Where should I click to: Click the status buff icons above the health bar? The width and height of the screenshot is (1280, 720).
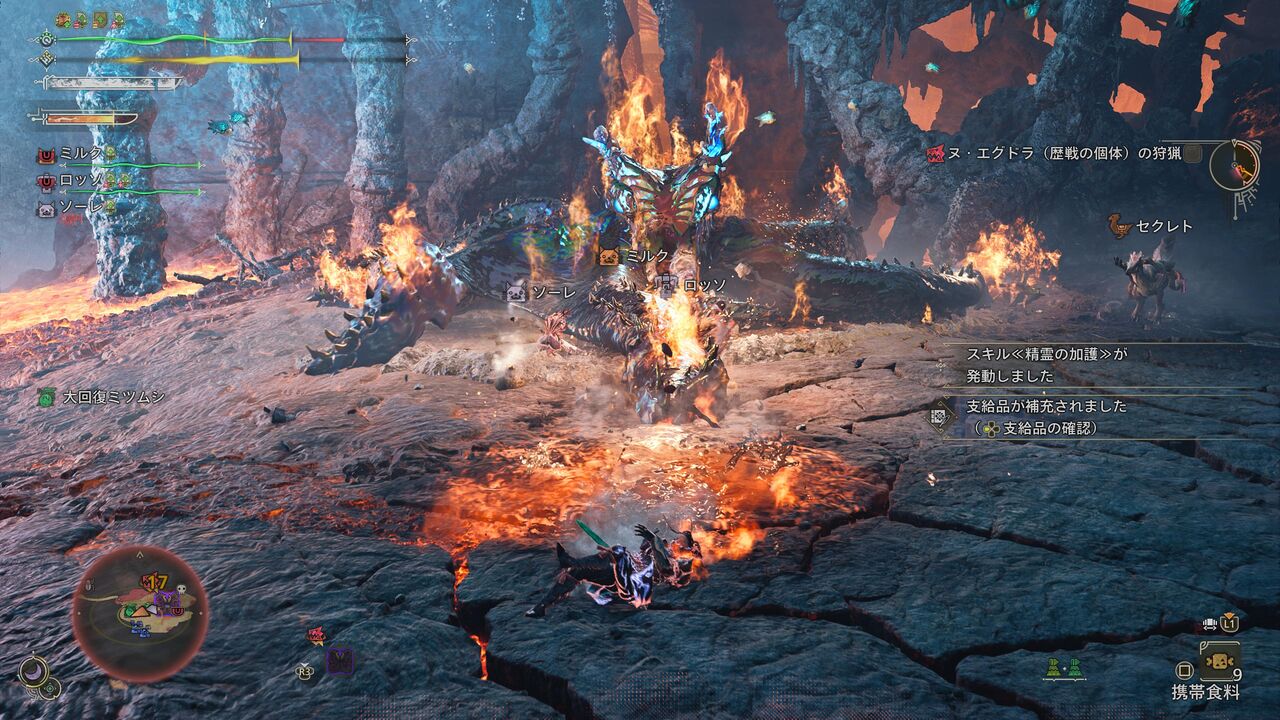[90, 20]
